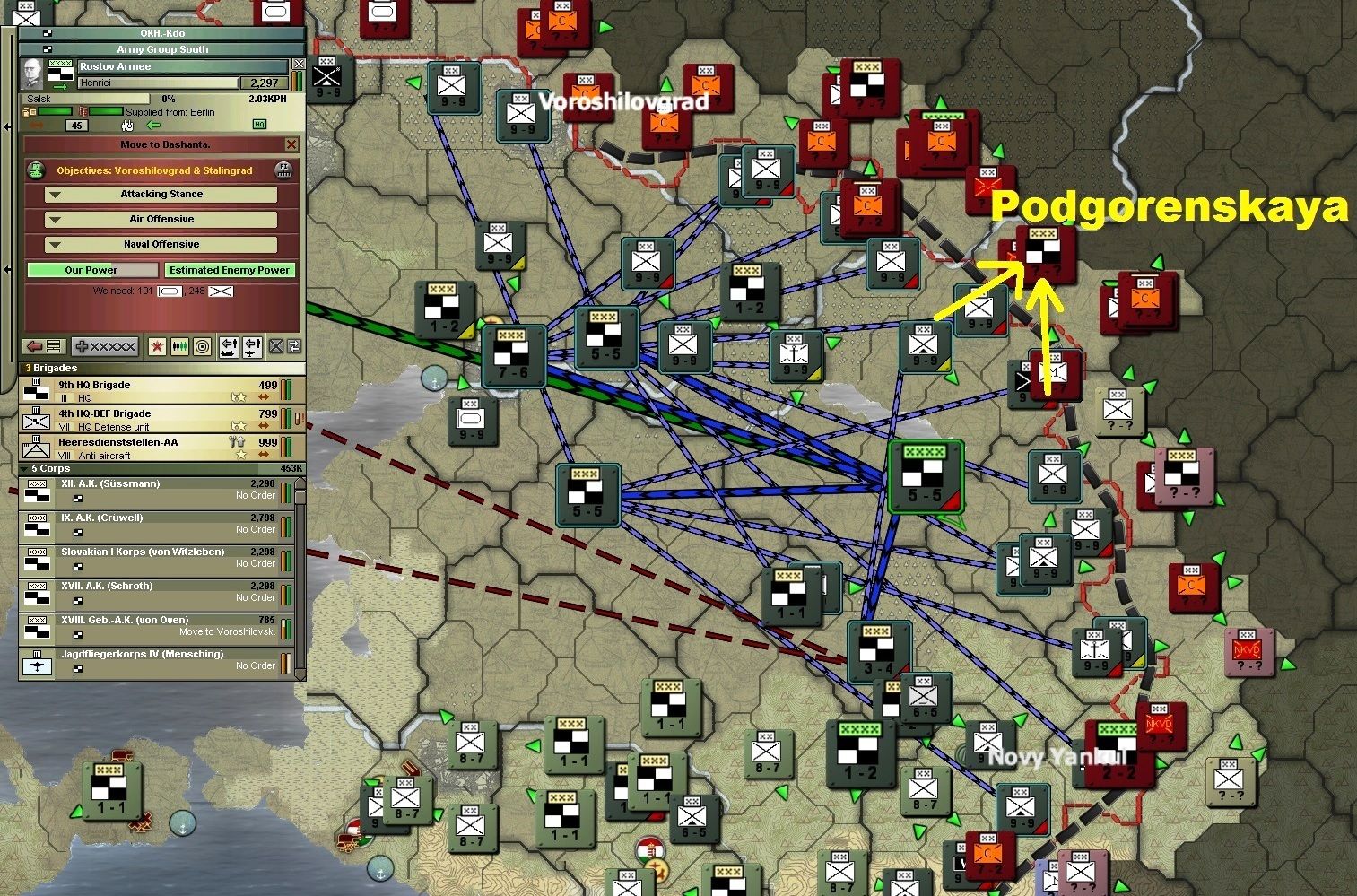Click the swap arrows icon at toolbar right
The image size is (1357, 896).
(293, 346)
